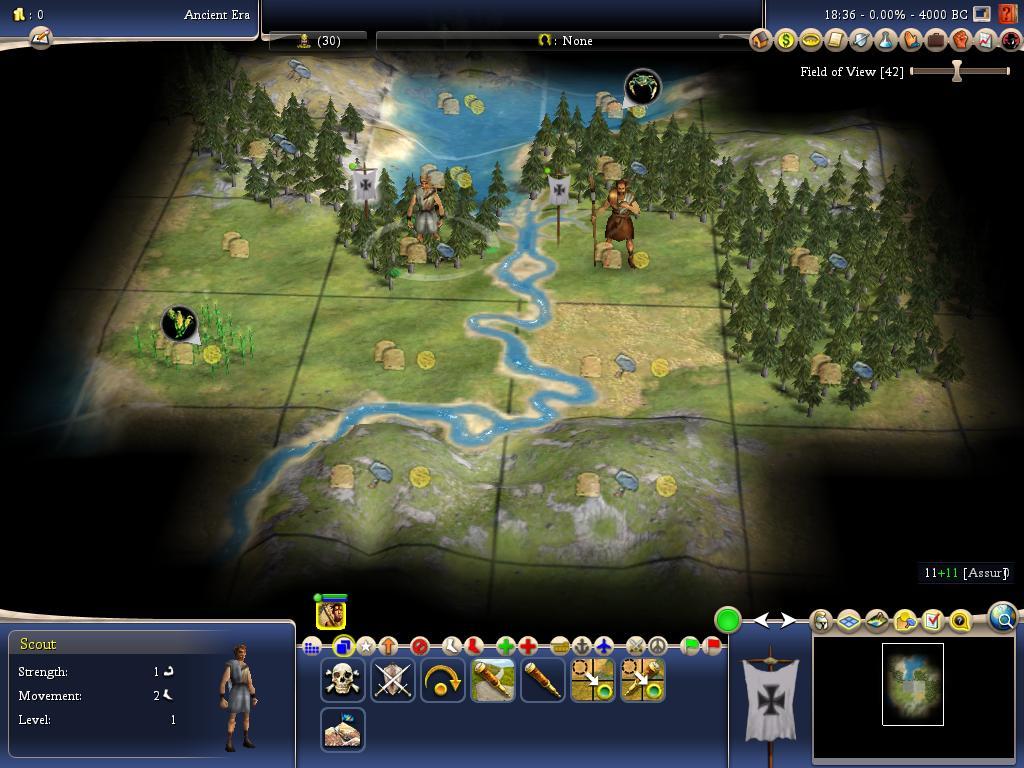Open the Technology Advisor flask icon
1024x768 pixels.
click(886, 41)
